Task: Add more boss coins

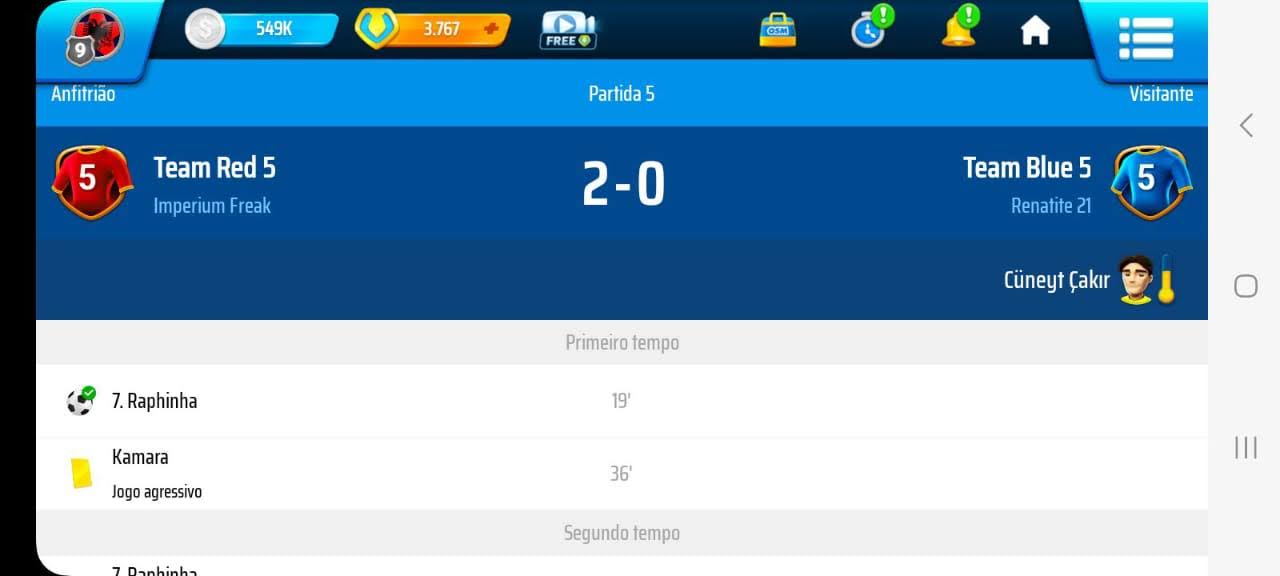Action: tap(491, 29)
